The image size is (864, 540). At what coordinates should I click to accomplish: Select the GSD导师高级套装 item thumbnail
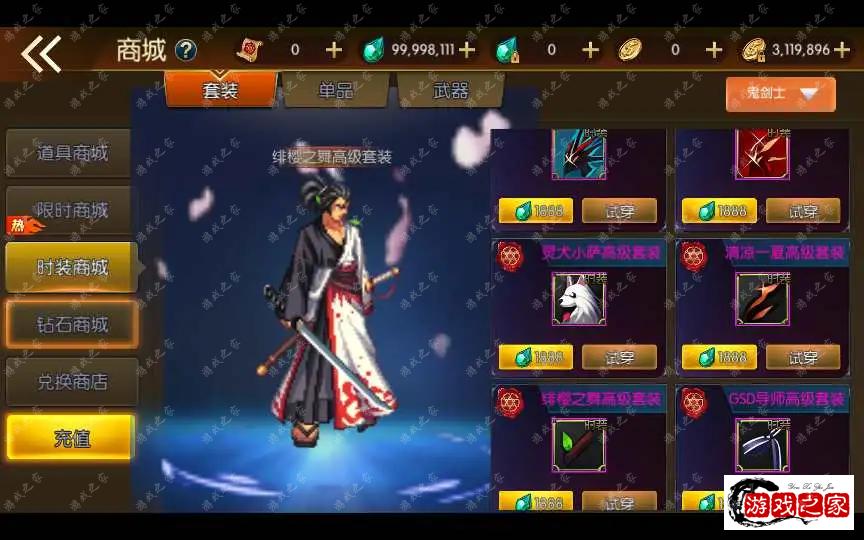pyautogui.click(x=763, y=445)
